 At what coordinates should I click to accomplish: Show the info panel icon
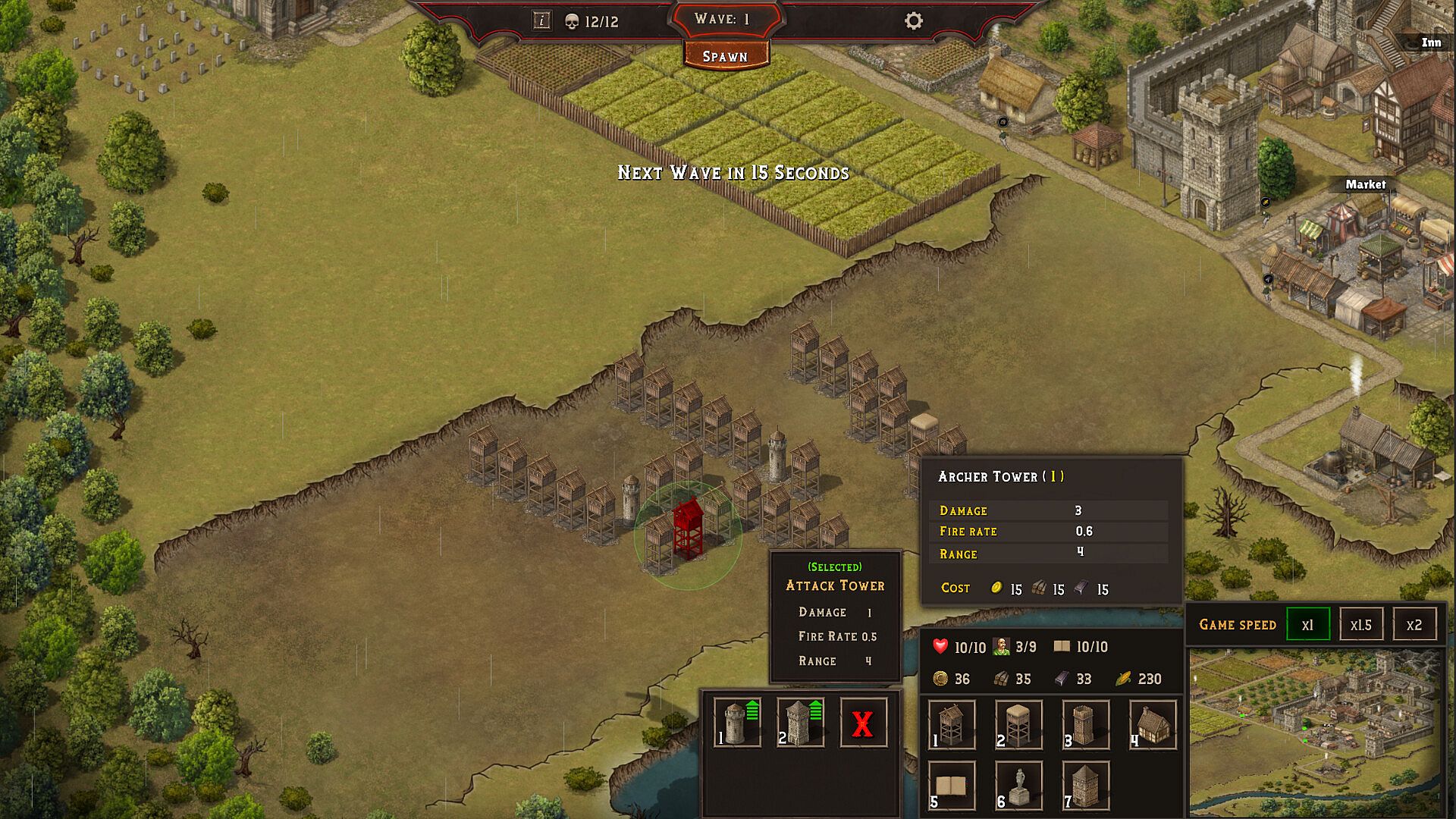[x=541, y=20]
